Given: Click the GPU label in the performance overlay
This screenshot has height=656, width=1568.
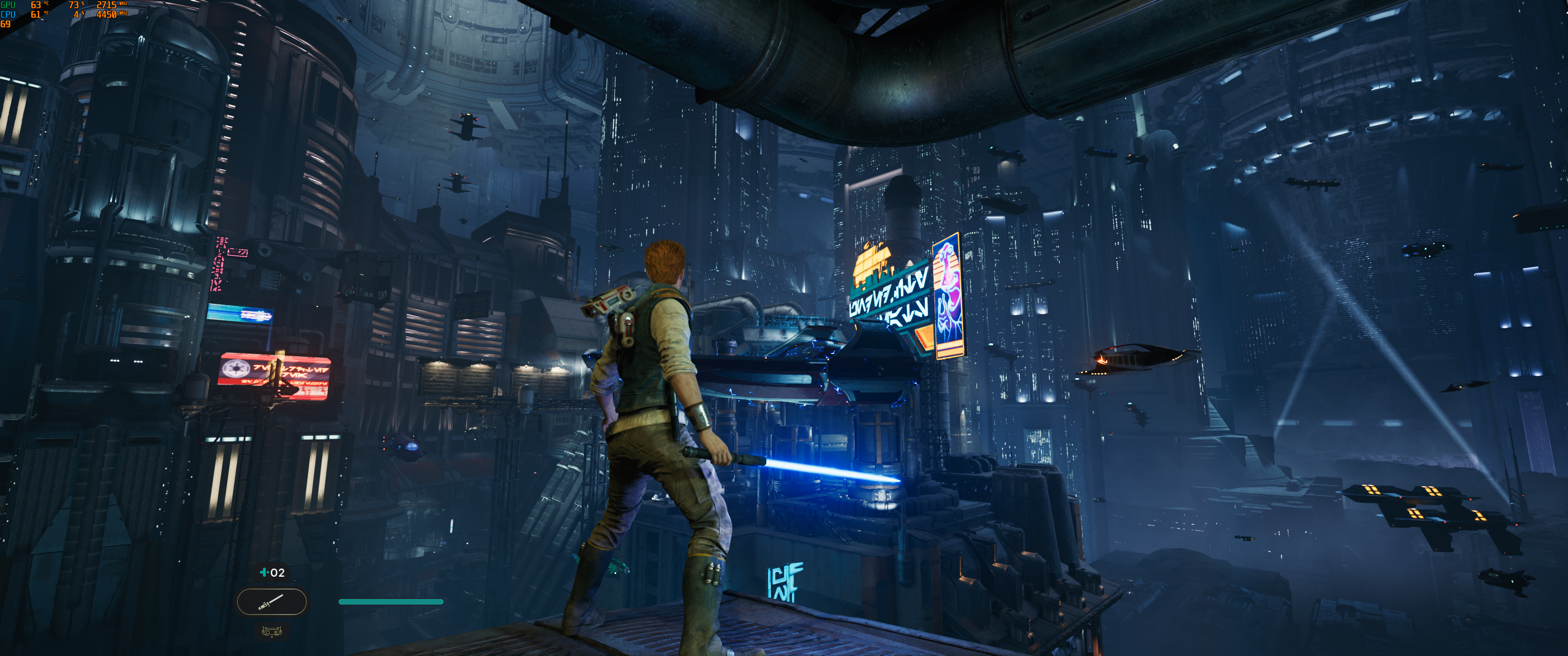Looking at the screenshot, I should coord(8,5).
